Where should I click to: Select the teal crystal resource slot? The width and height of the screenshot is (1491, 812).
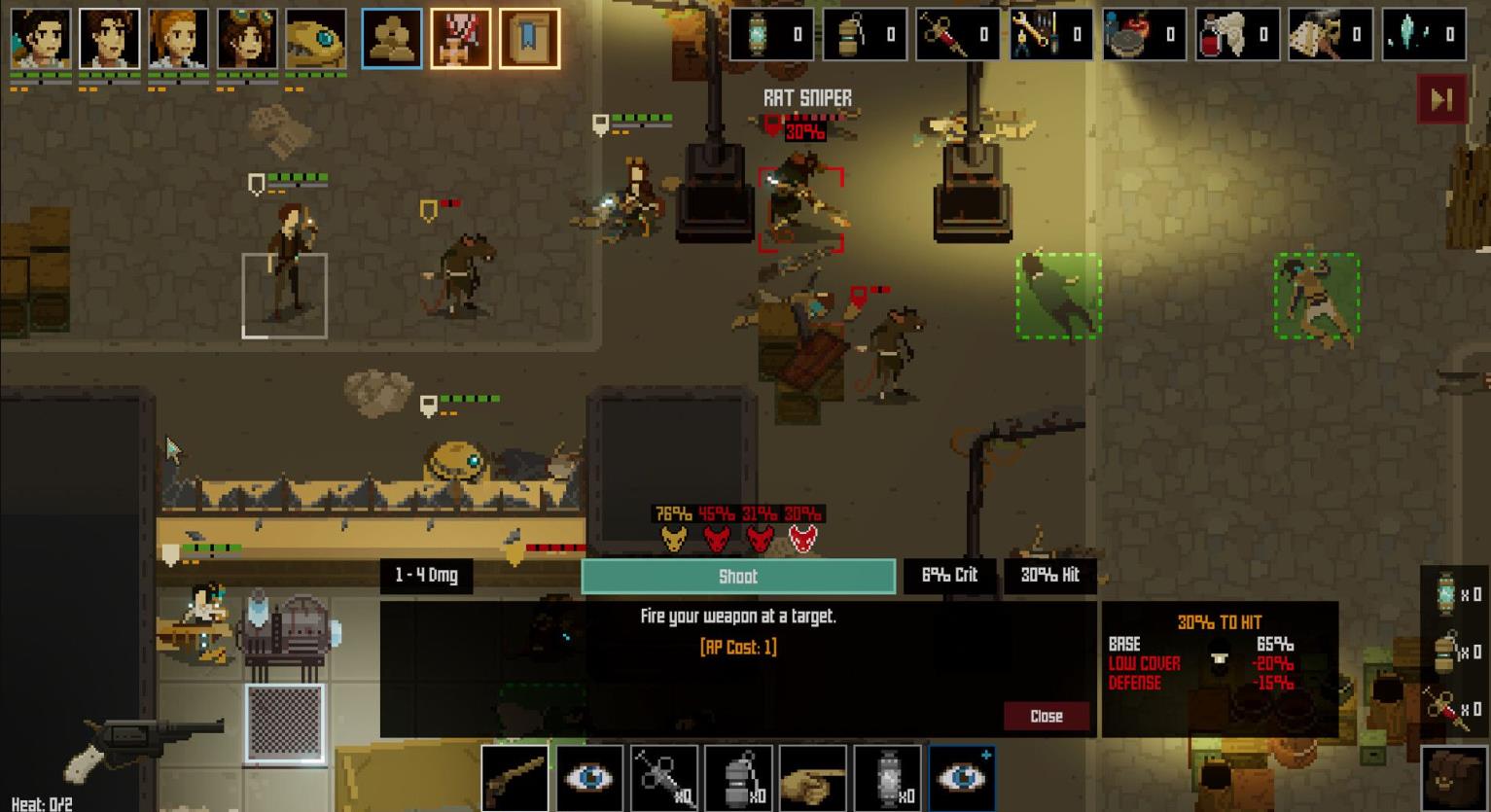point(1424,35)
